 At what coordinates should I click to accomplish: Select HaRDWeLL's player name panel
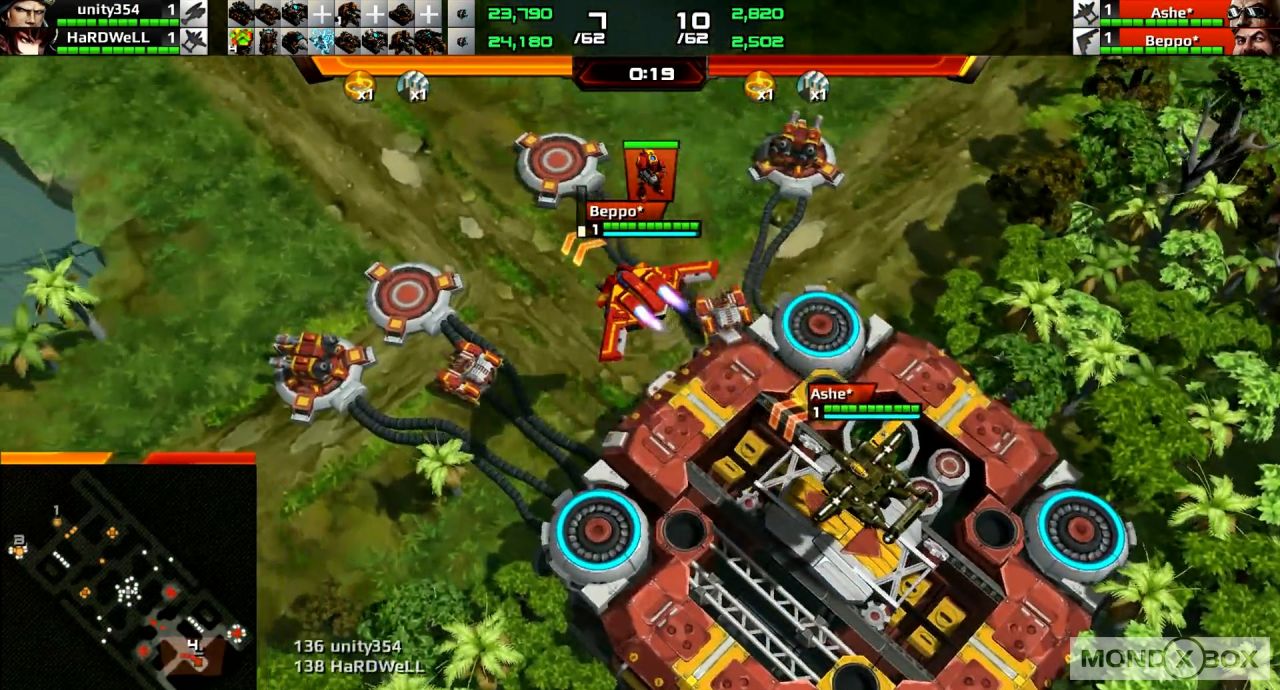(108, 38)
